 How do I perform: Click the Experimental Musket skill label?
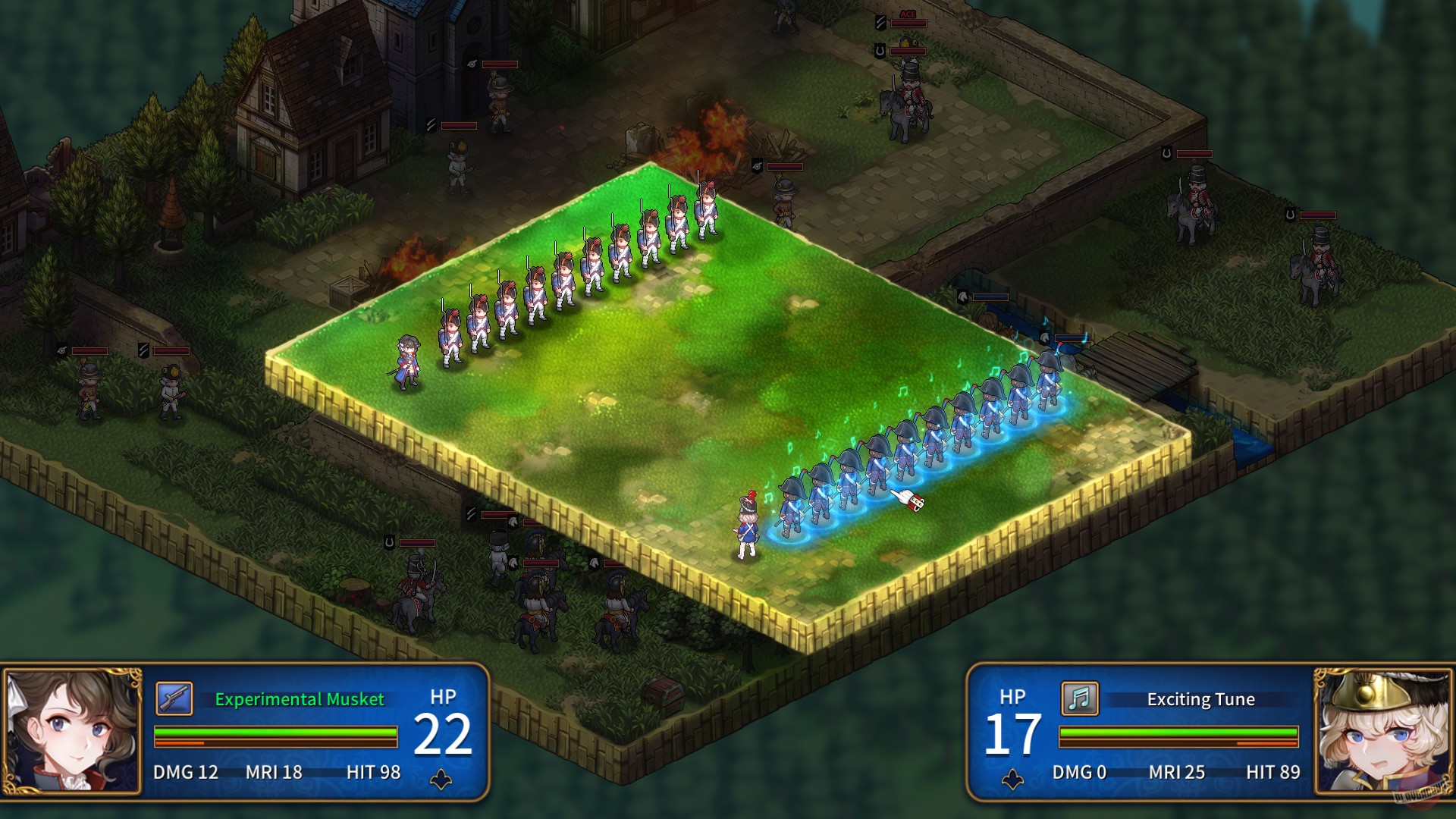tap(298, 700)
